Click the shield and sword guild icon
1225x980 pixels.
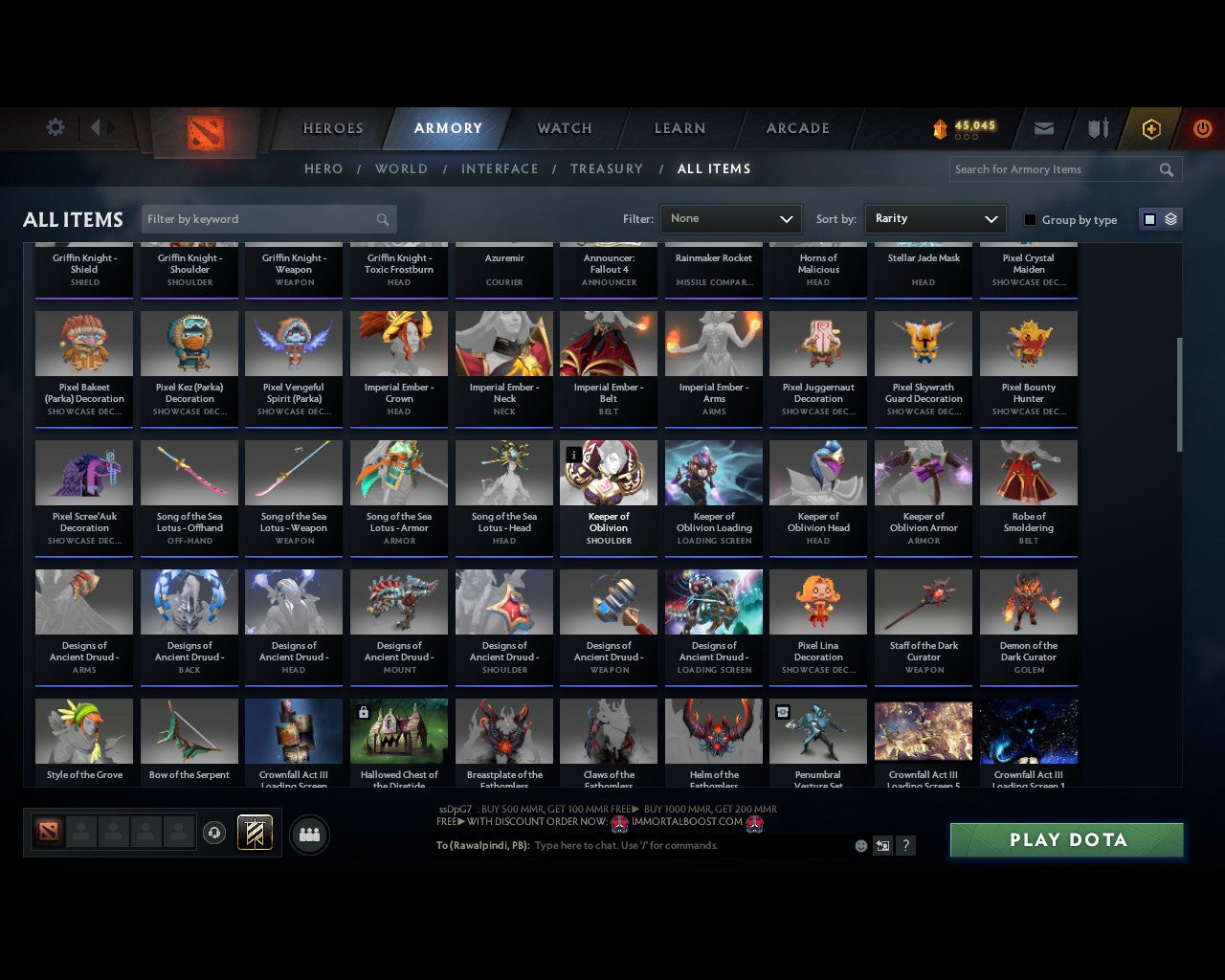pyautogui.click(x=1097, y=128)
